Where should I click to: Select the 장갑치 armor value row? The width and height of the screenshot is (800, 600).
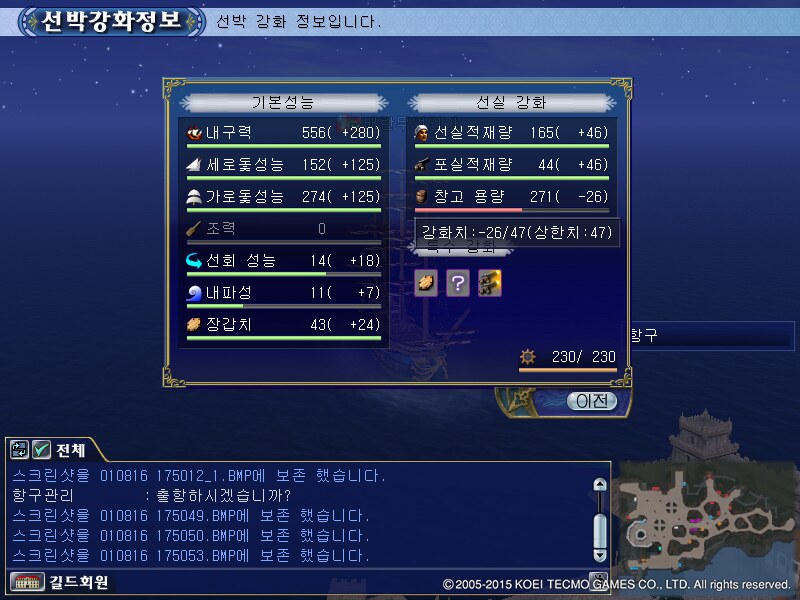(283, 325)
